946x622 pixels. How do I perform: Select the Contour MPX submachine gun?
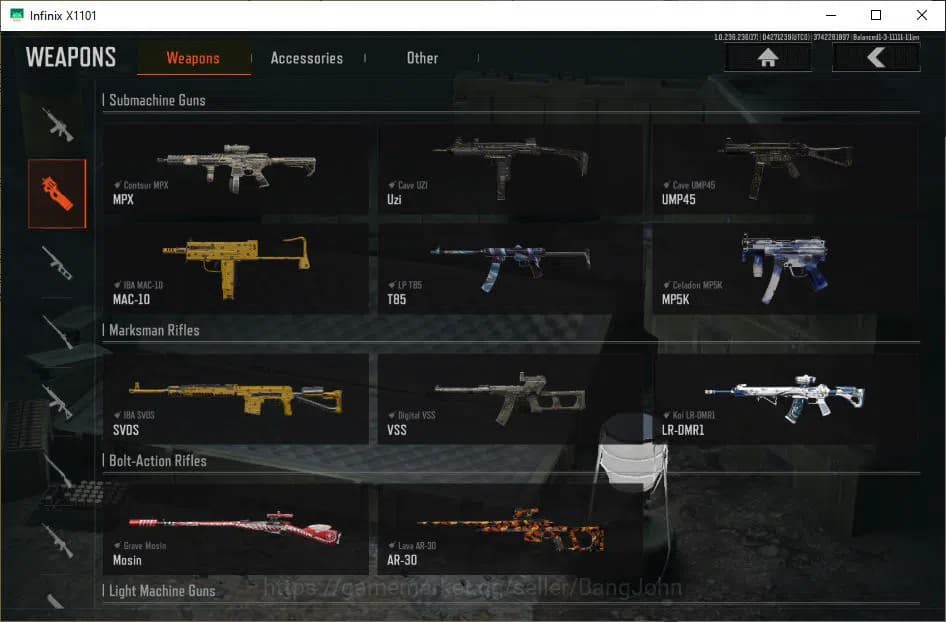pos(236,168)
